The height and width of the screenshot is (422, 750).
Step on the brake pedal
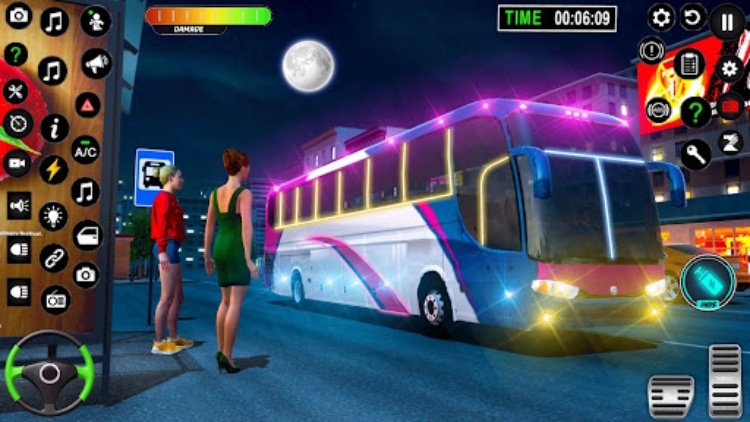[670, 396]
